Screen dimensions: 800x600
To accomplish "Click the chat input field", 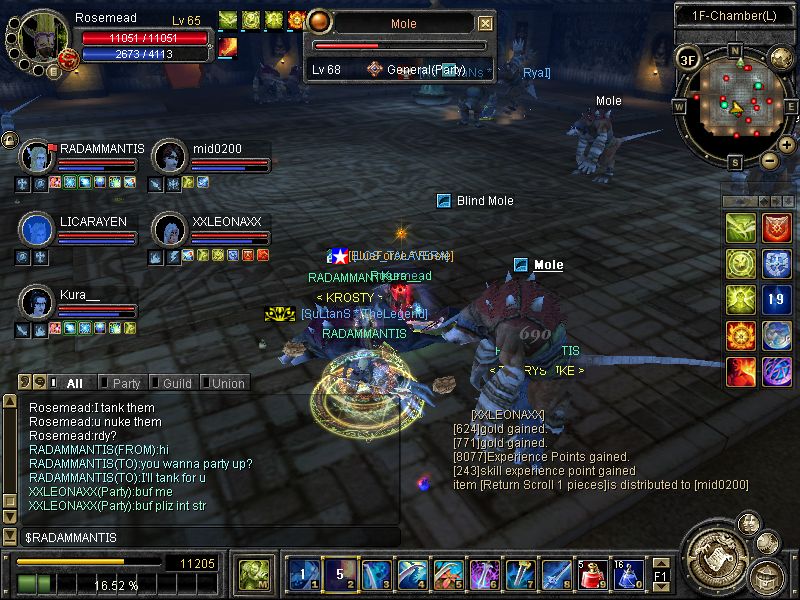I will (210, 538).
